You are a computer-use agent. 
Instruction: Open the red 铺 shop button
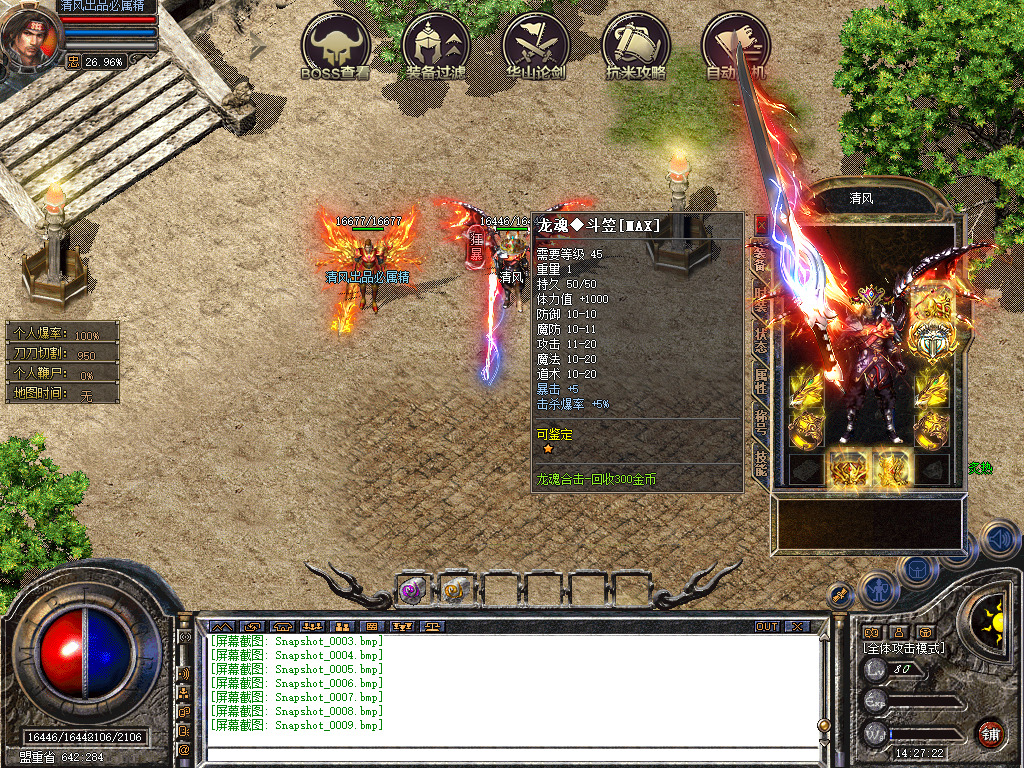pyautogui.click(x=990, y=733)
